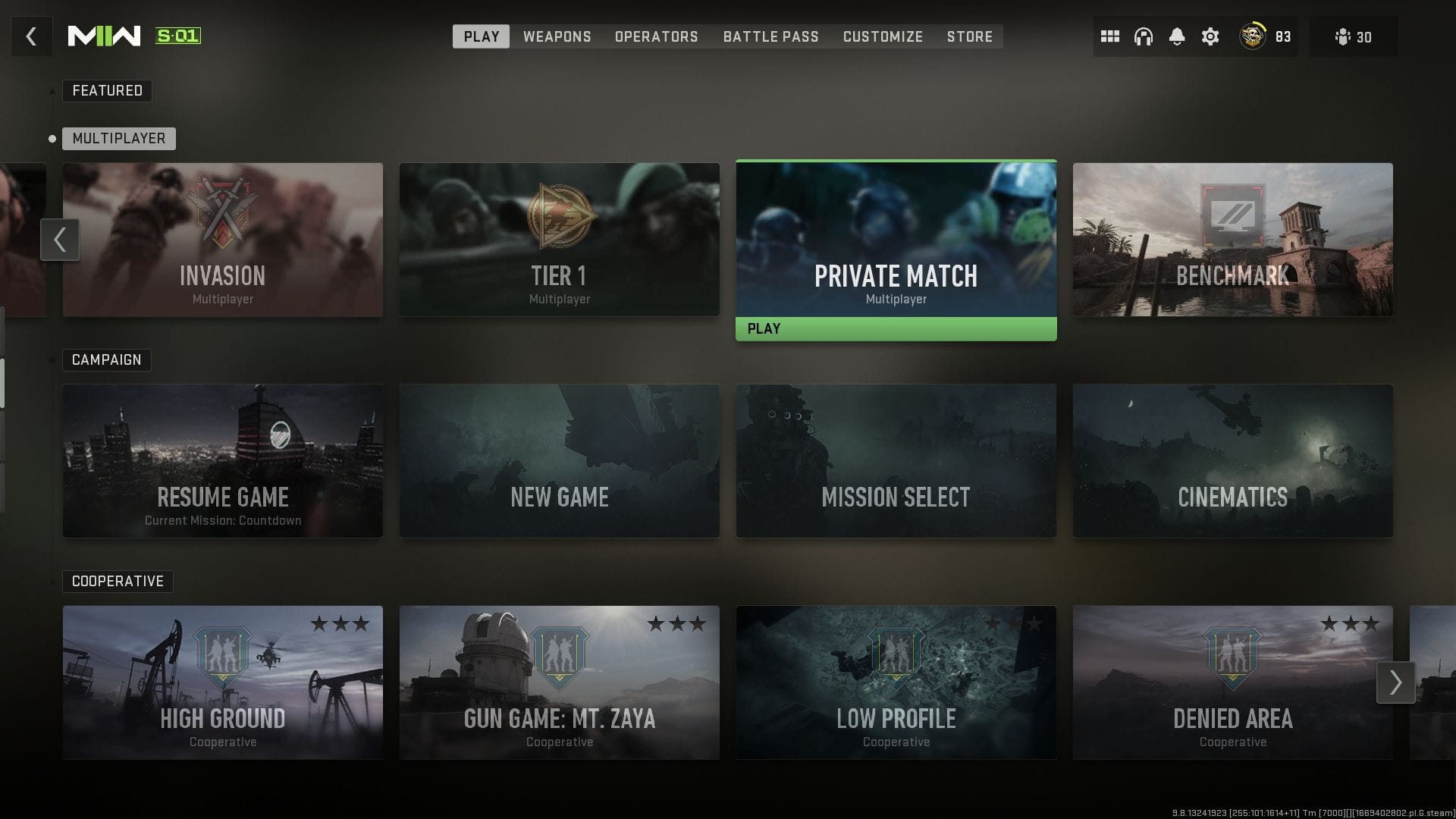Open the BATTLE PASS tab
Image resolution: width=1456 pixels, height=819 pixels.
point(770,36)
